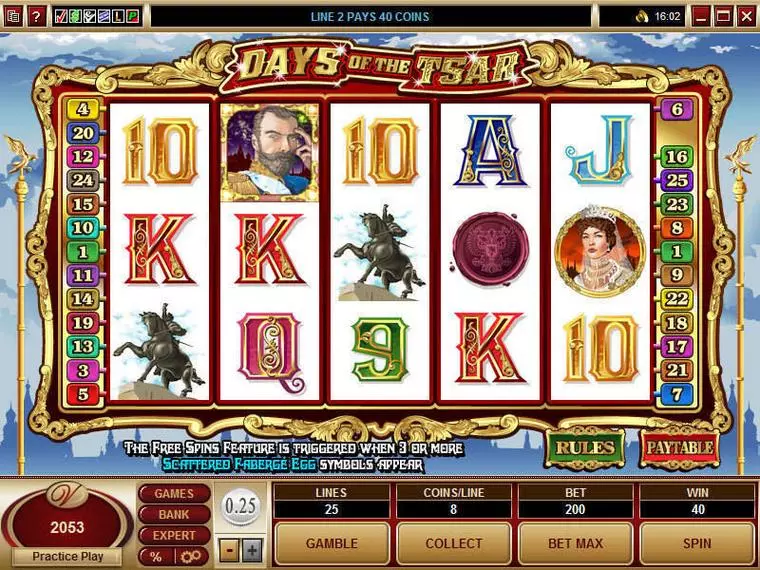
Task: Collect the current winnings
Action: (x=453, y=543)
